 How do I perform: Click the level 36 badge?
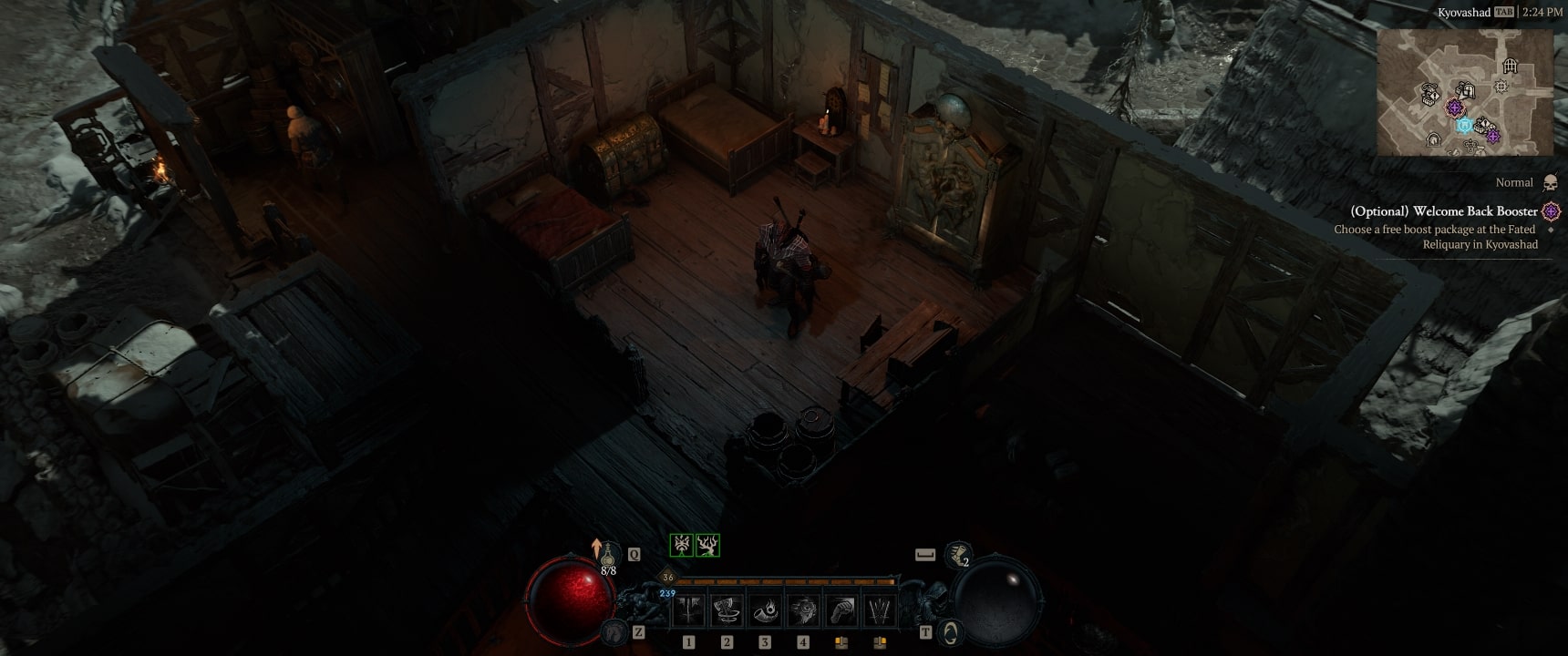[668, 577]
